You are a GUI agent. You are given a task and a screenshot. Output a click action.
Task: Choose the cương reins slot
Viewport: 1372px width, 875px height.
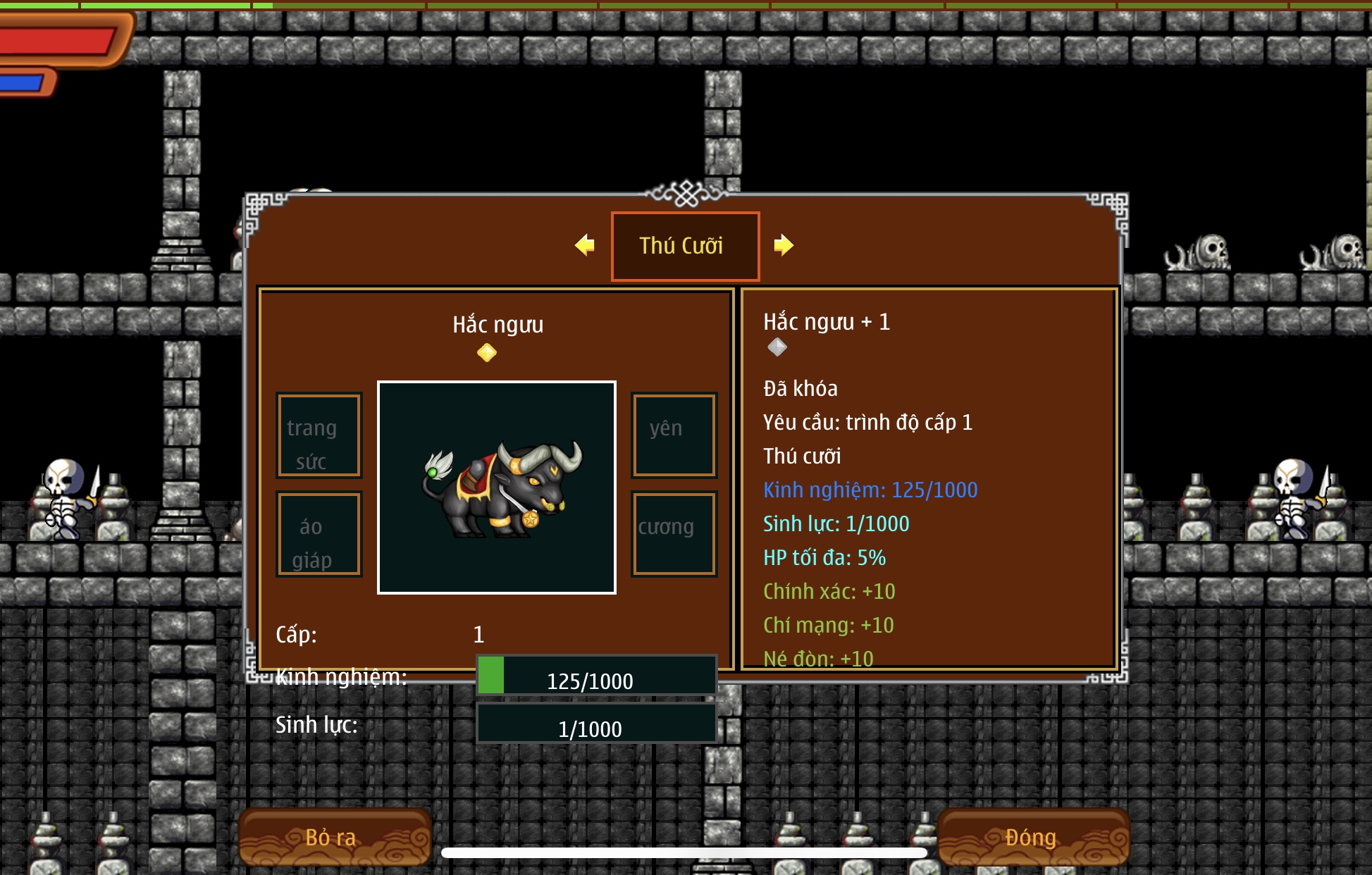click(x=674, y=534)
